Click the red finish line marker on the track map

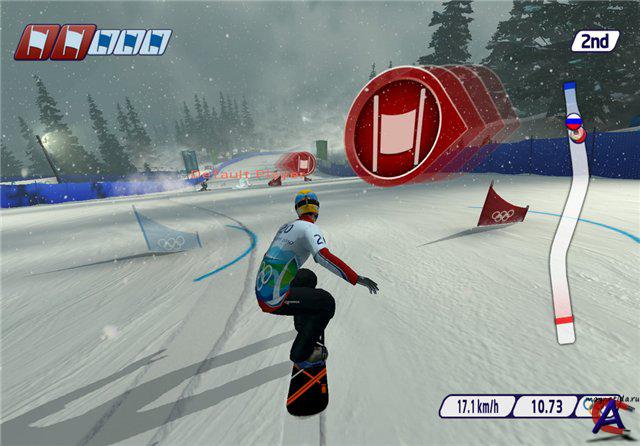564,322
